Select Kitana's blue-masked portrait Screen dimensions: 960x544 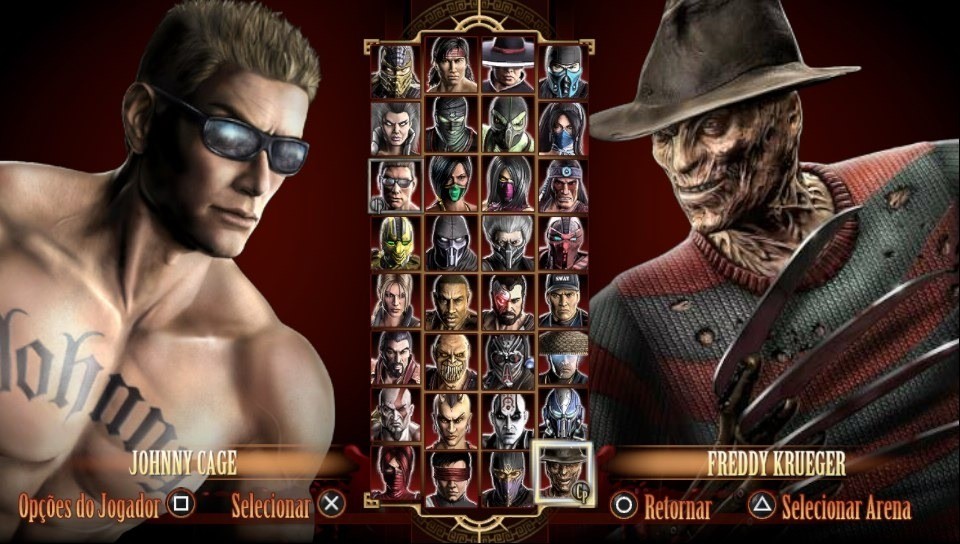pyautogui.click(x=563, y=127)
